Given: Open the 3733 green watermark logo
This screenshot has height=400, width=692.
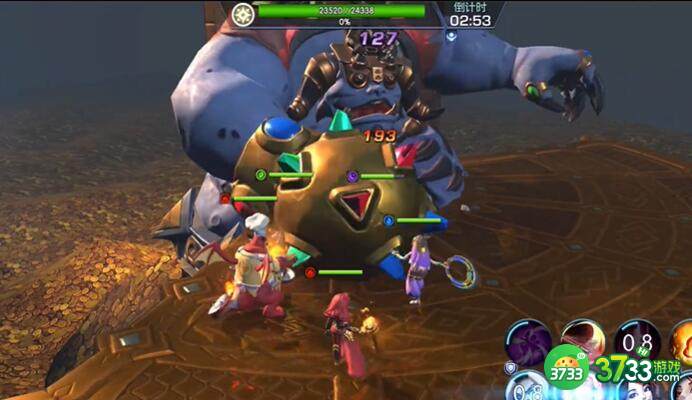Looking at the screenshot, I should (566, 367).
